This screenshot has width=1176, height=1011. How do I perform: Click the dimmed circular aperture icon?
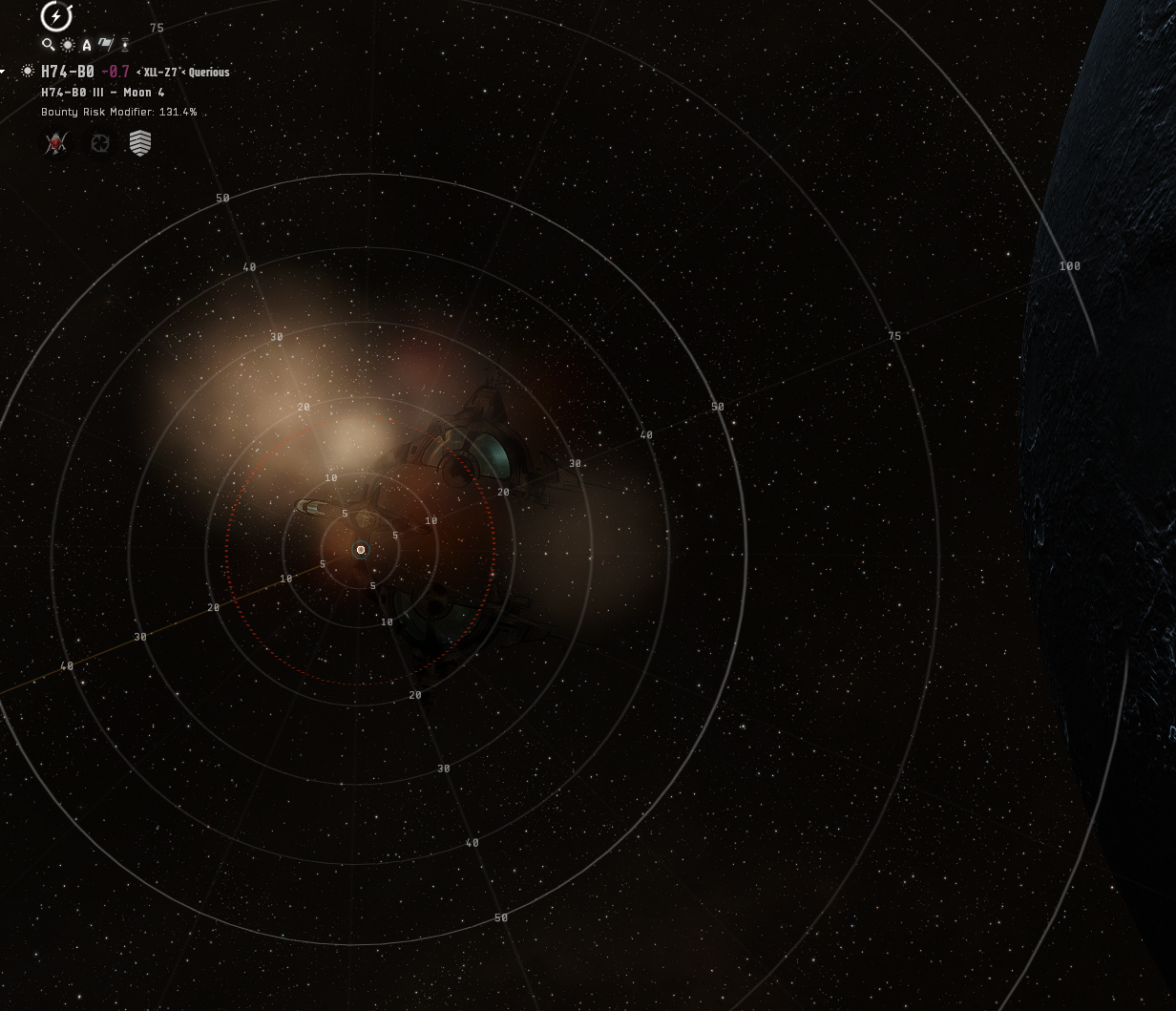(99, 143)
